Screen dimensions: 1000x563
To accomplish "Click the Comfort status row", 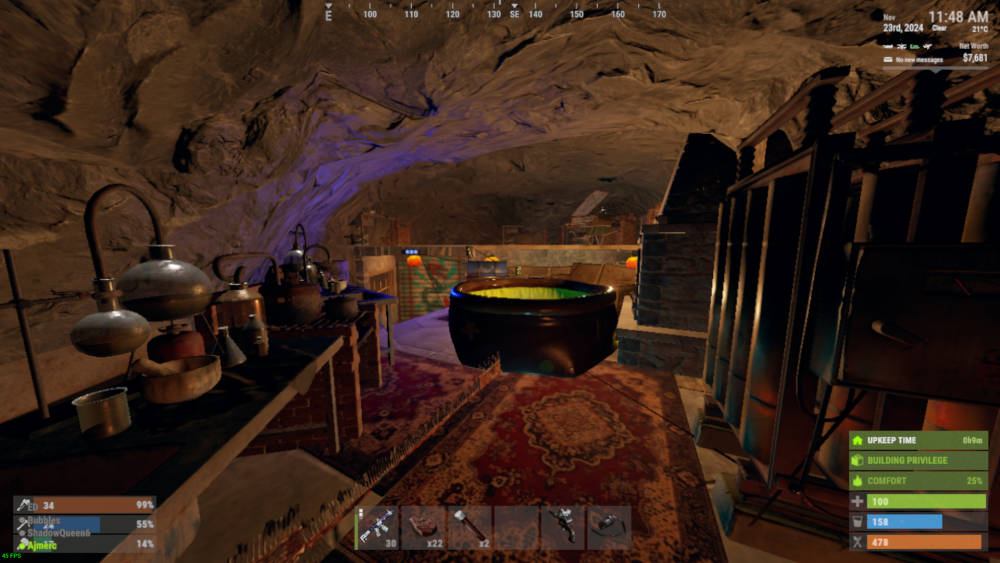I will tap(918, 481).
